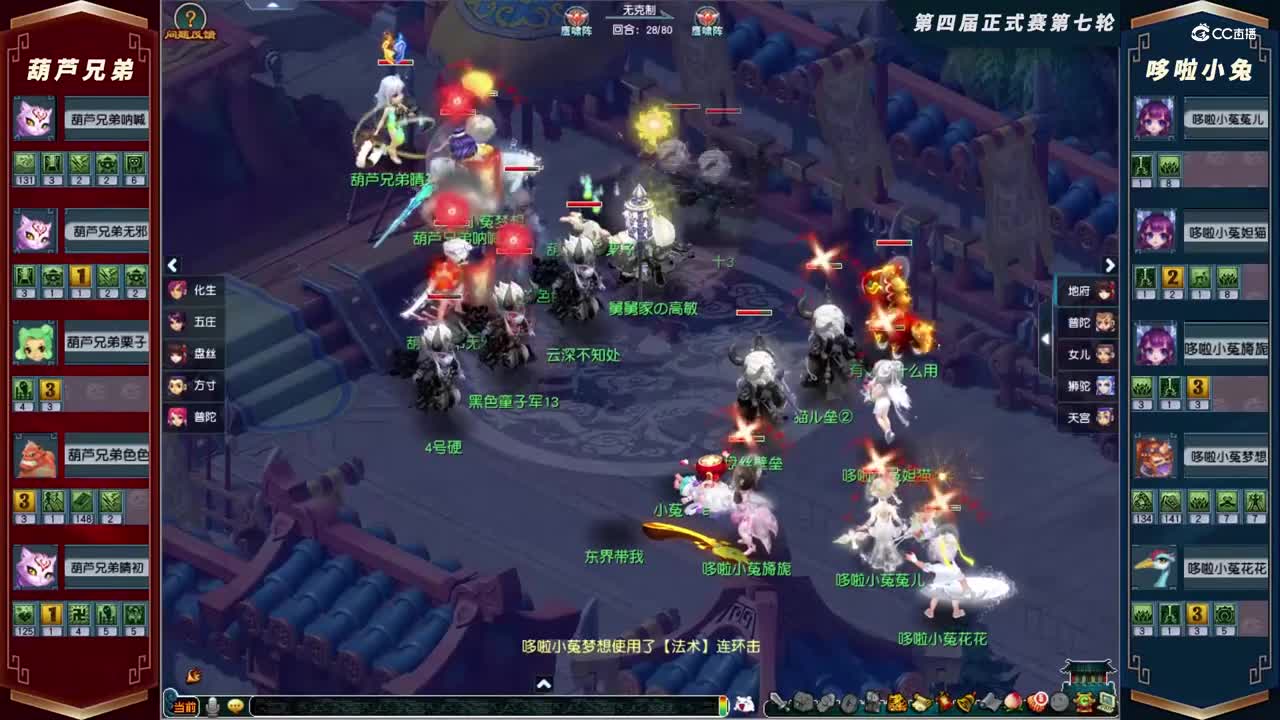Screen dimensions: 1280x720
Task: Open the golden bell icon on toolbar
Action: pos(963,703)
